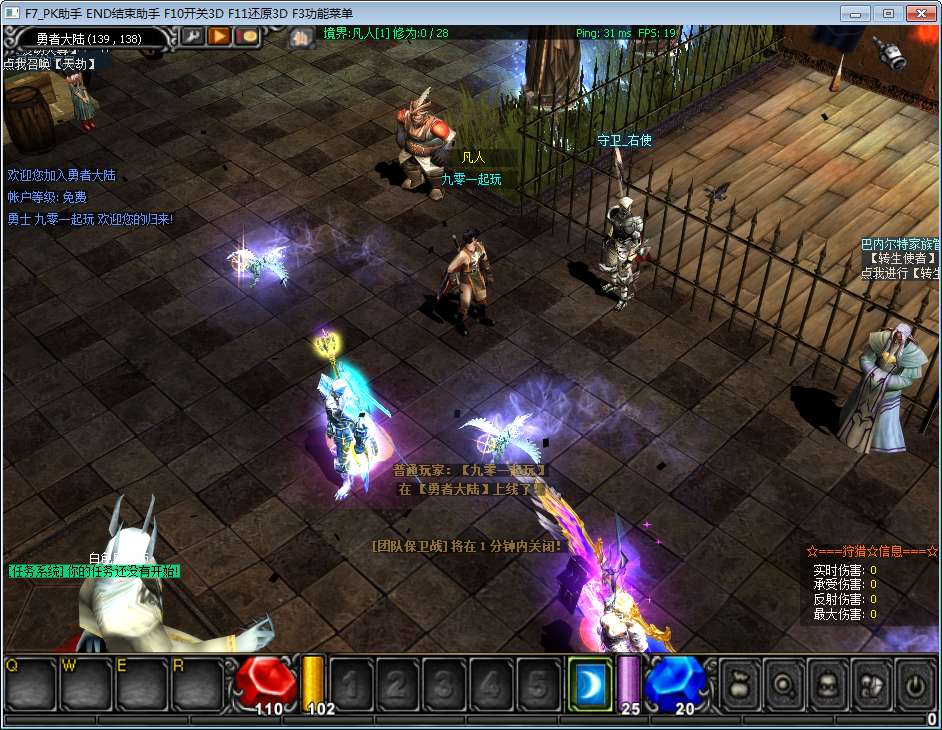Viewport: 942px width, 730px height.
Task: Choose hotbar slot number 3
Action: (x=445, y=685)
